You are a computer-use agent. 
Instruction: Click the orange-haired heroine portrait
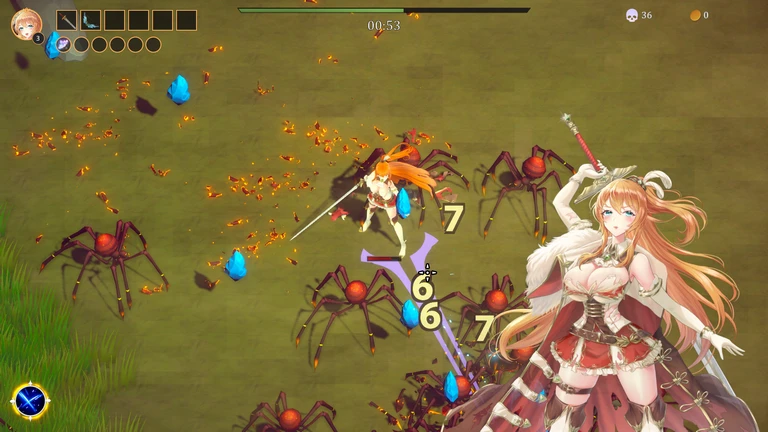point(26,24)
